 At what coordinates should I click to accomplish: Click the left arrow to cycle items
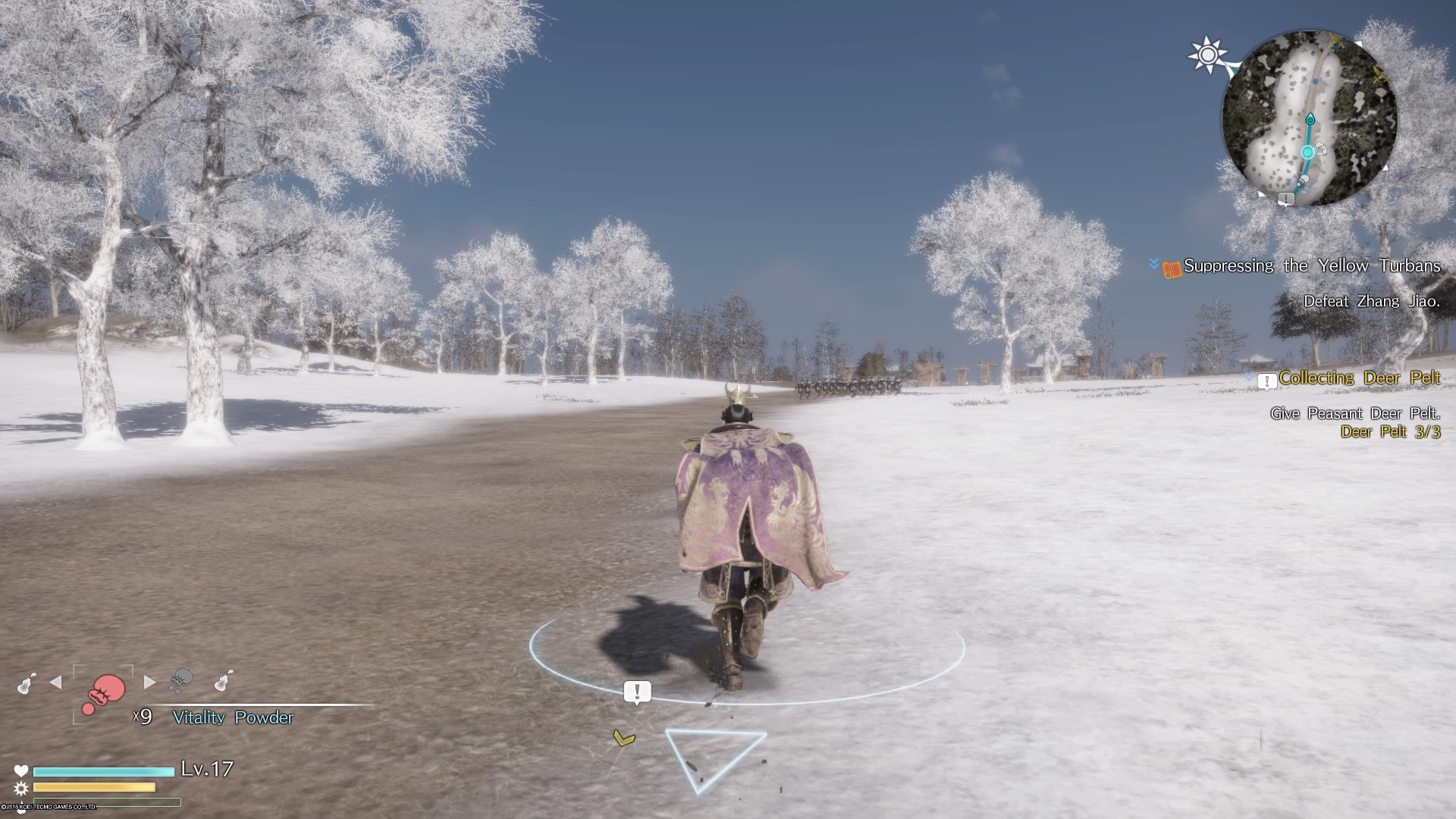[x=55, y=682]
